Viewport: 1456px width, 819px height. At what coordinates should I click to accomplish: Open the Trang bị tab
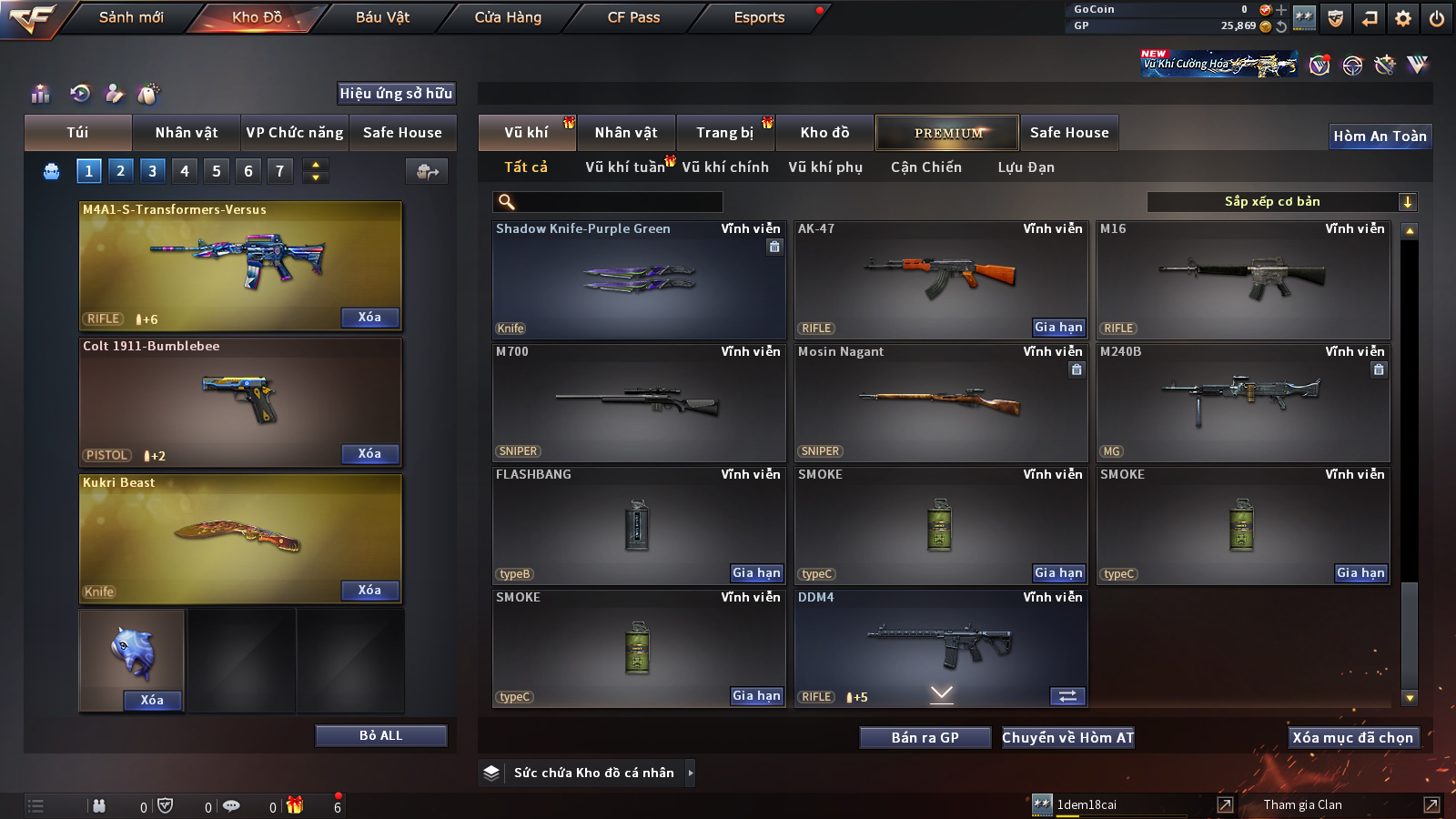(725, 133)
